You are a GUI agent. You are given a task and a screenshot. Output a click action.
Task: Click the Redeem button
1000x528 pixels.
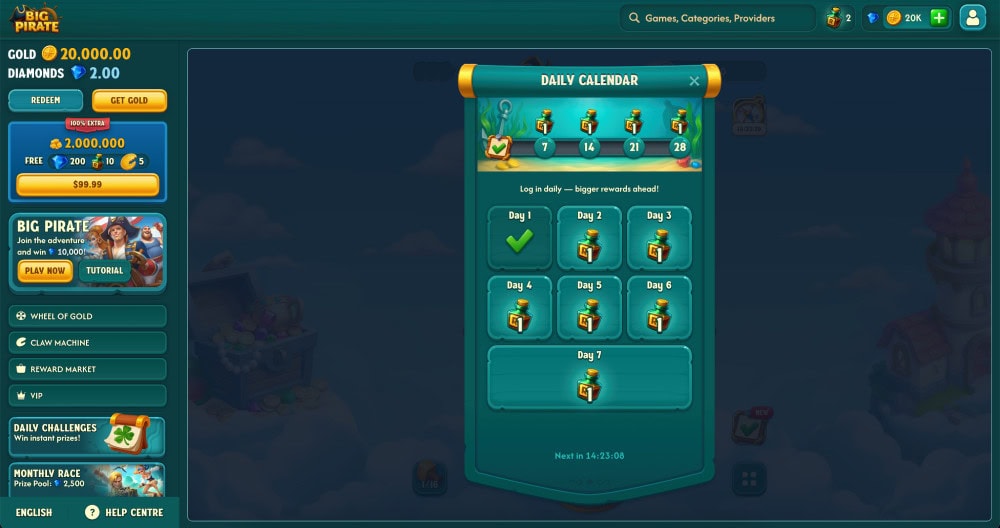click(45, 100)
